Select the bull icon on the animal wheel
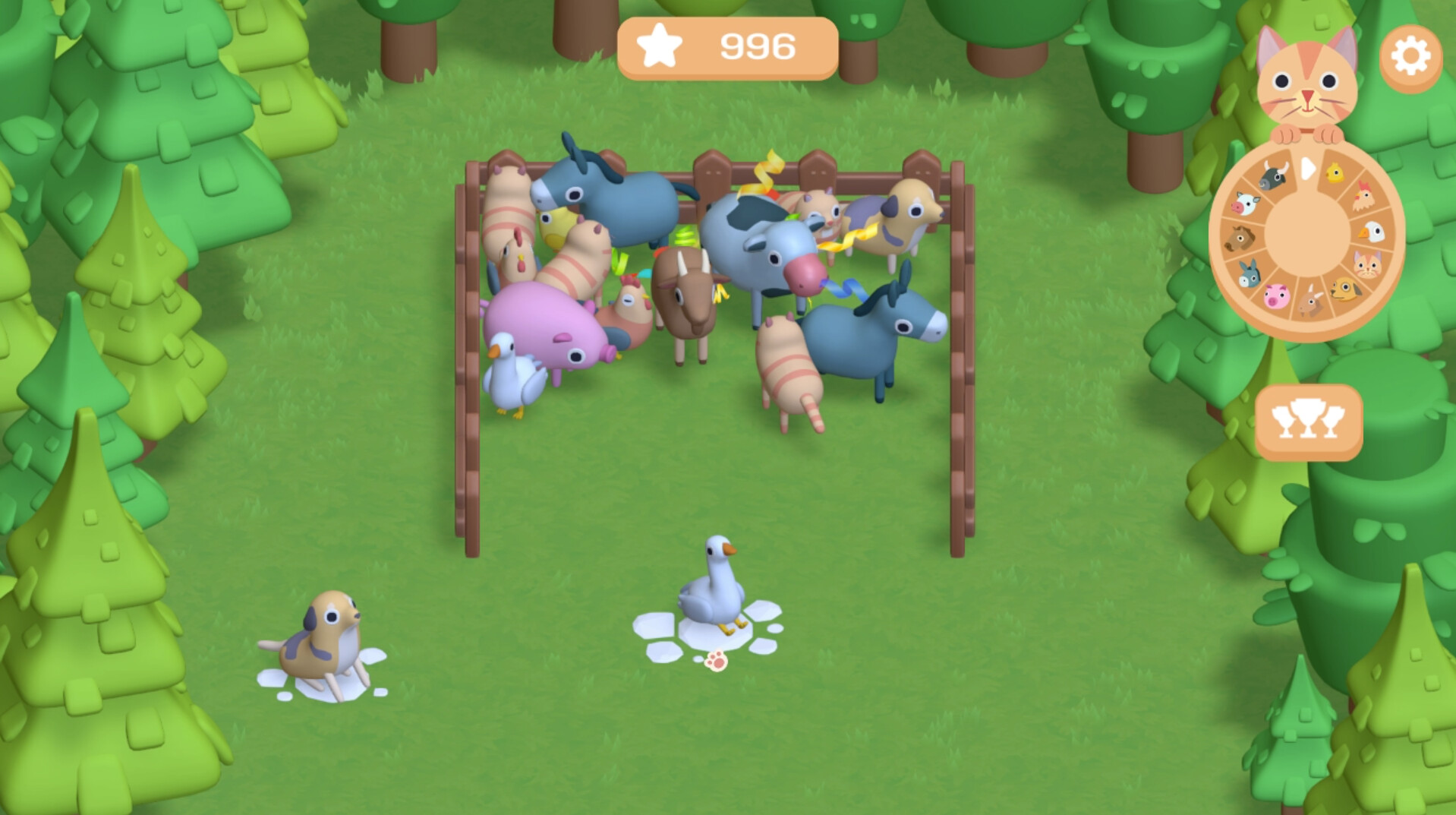1456x815 pixels. [x=1272, y=175]
